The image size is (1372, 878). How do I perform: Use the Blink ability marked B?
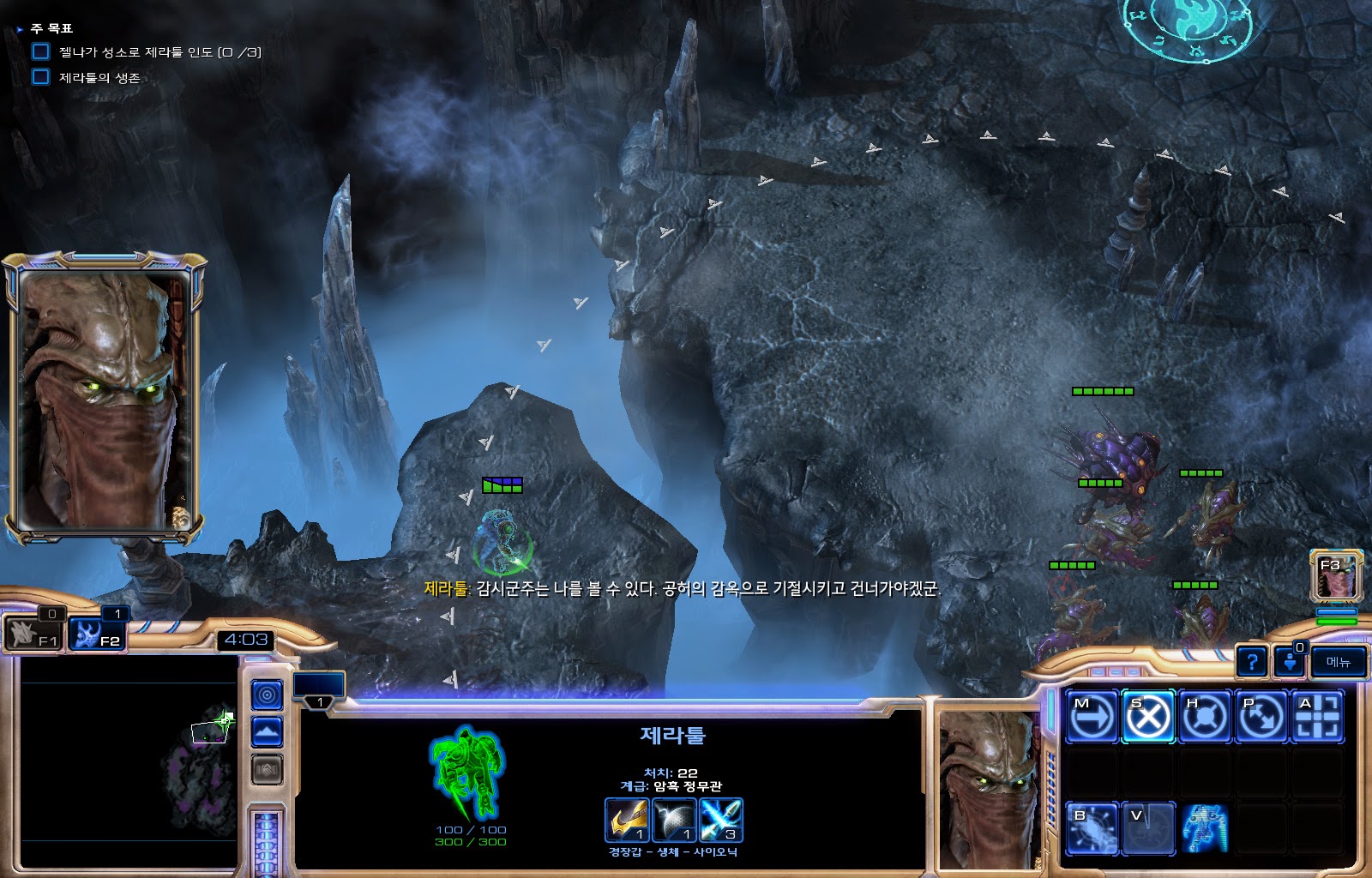point(1092,828)
